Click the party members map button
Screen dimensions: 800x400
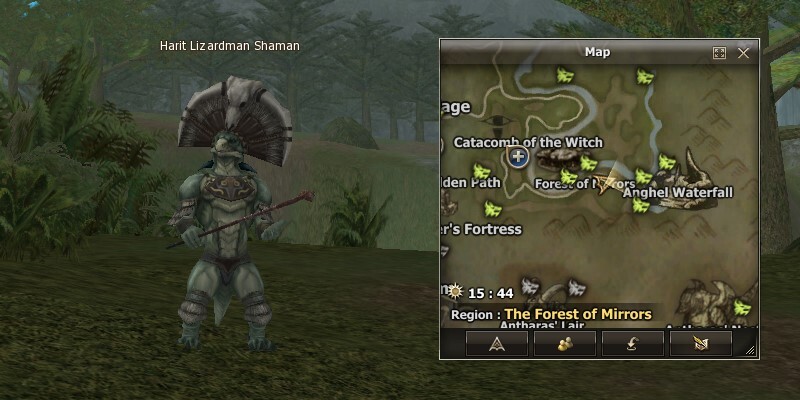click(x=565, y=343)
